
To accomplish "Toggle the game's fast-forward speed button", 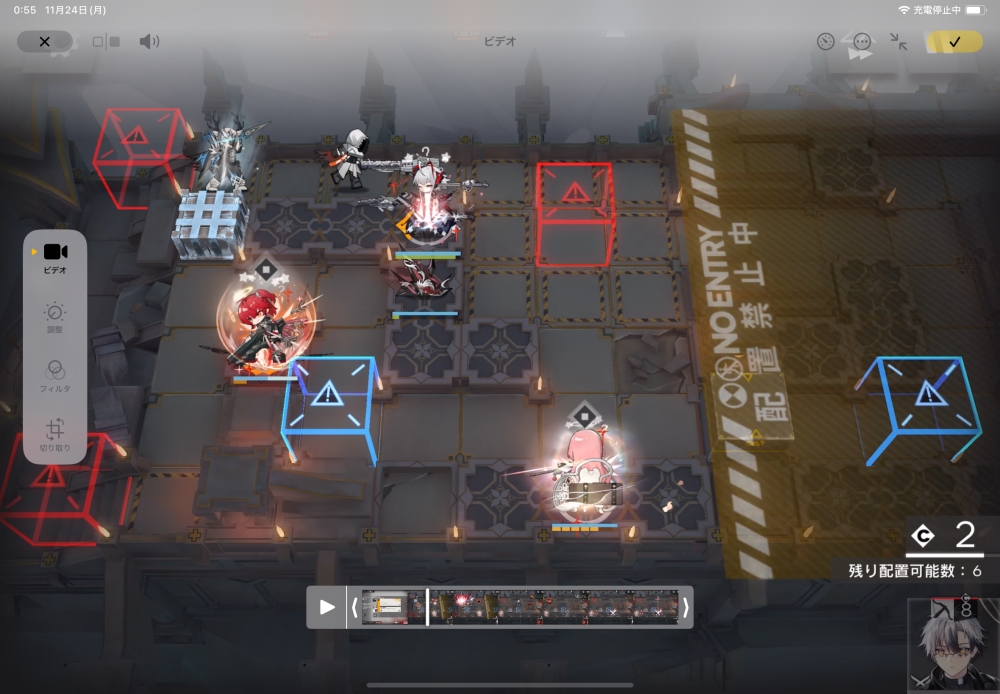I will (x=859, y=57).
